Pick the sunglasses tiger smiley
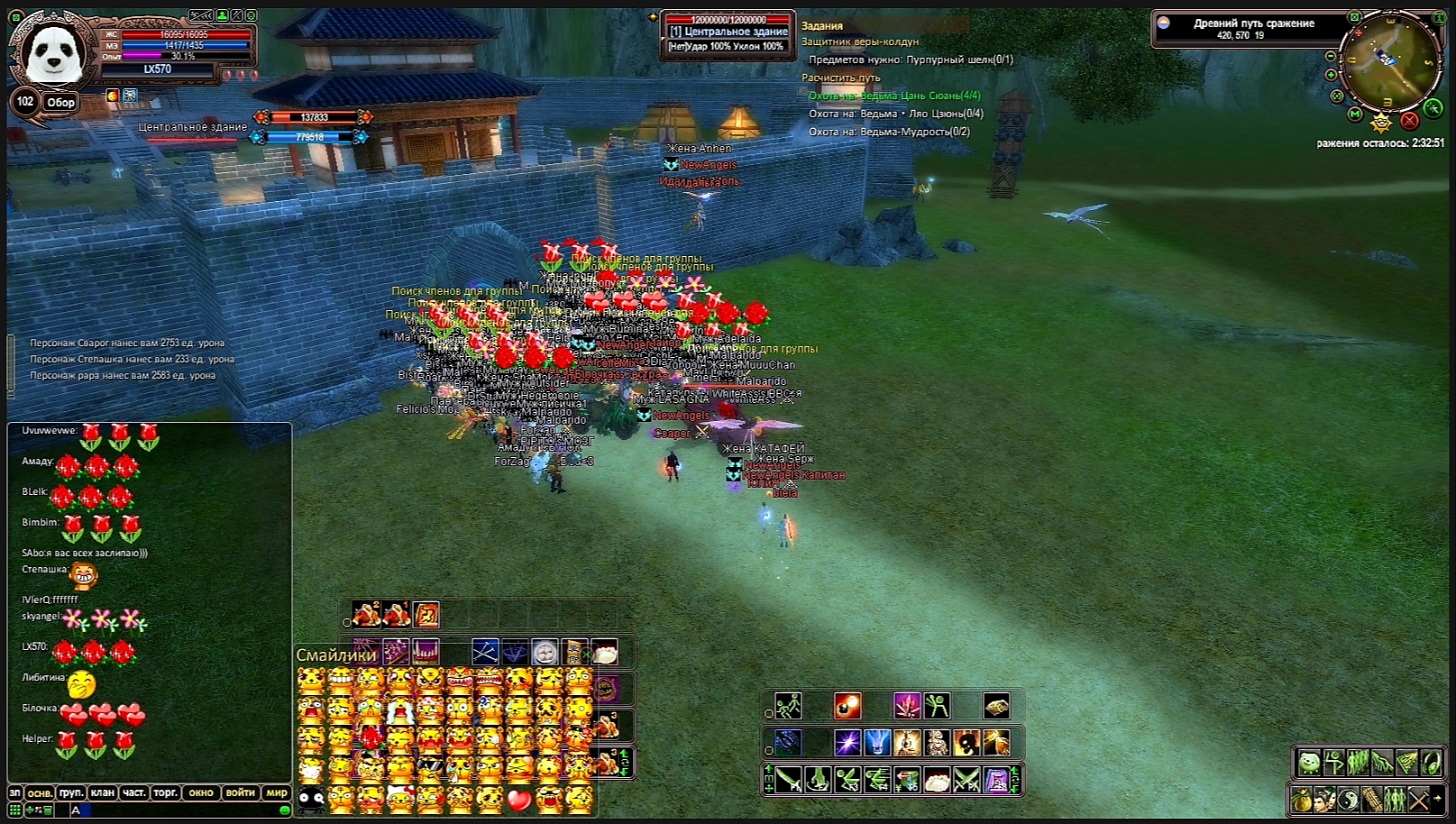This screenshot has height=824, width=1456. pos(430,769)
